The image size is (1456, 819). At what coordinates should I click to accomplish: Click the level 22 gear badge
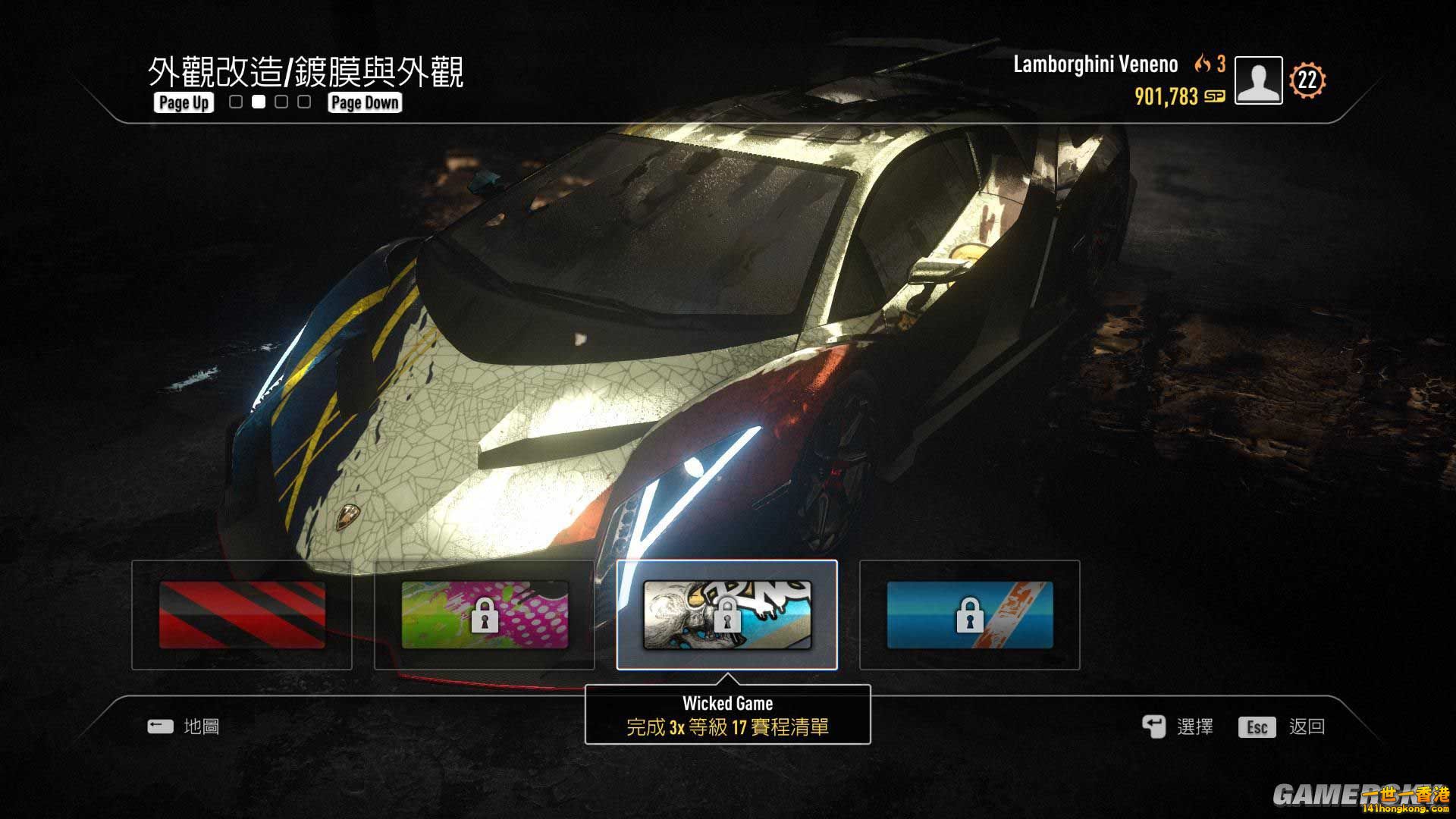tap(1306, 79)
